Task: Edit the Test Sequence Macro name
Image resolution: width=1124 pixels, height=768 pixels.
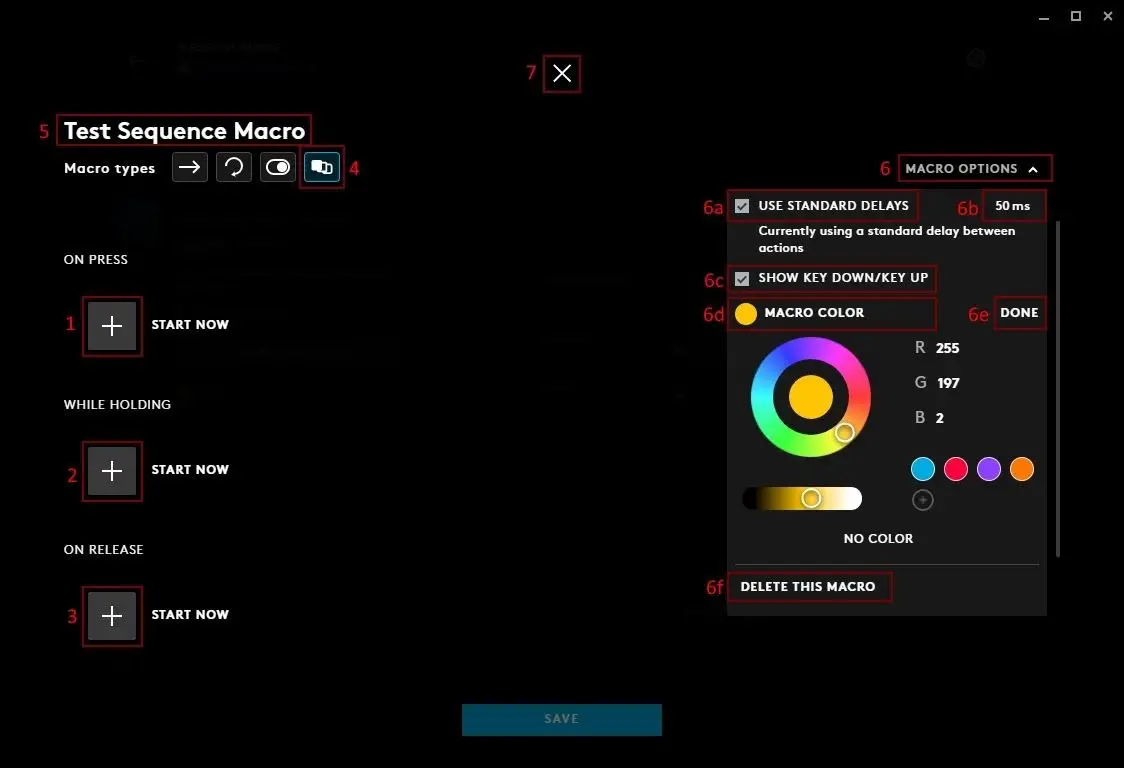Action: click(184, 131)
